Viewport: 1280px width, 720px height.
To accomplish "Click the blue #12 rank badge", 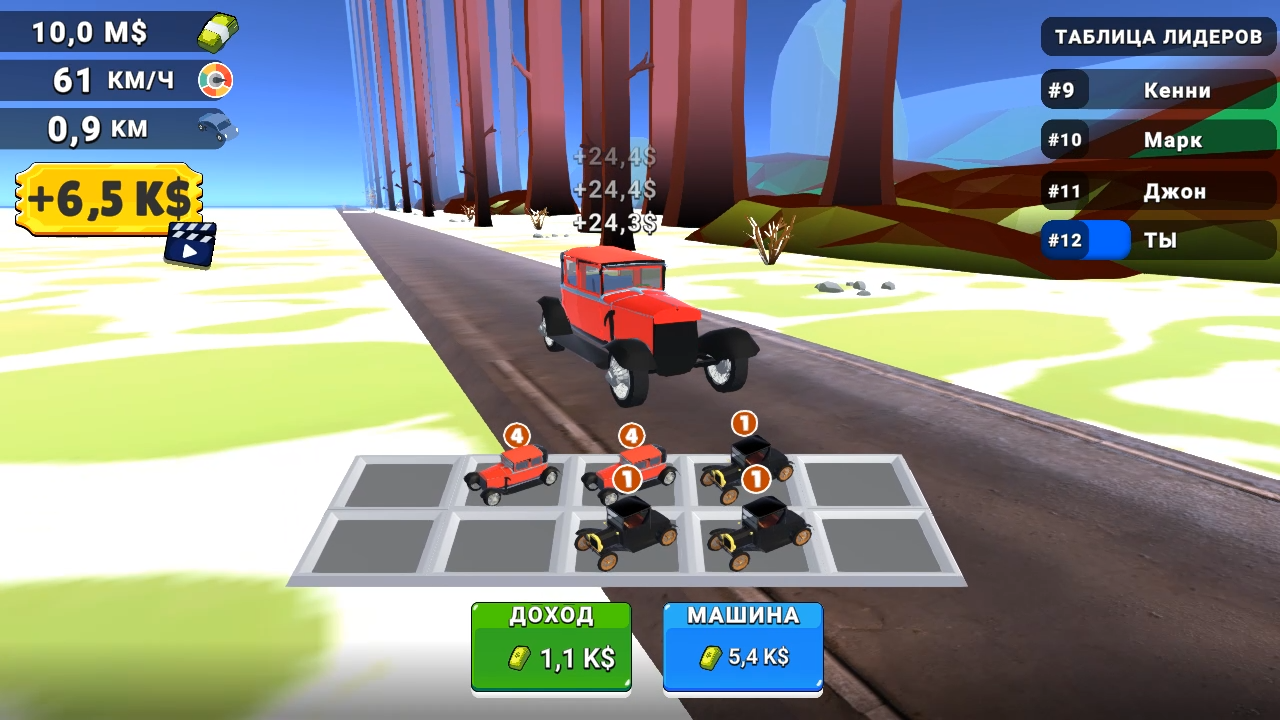I will tap(1066, 240).
